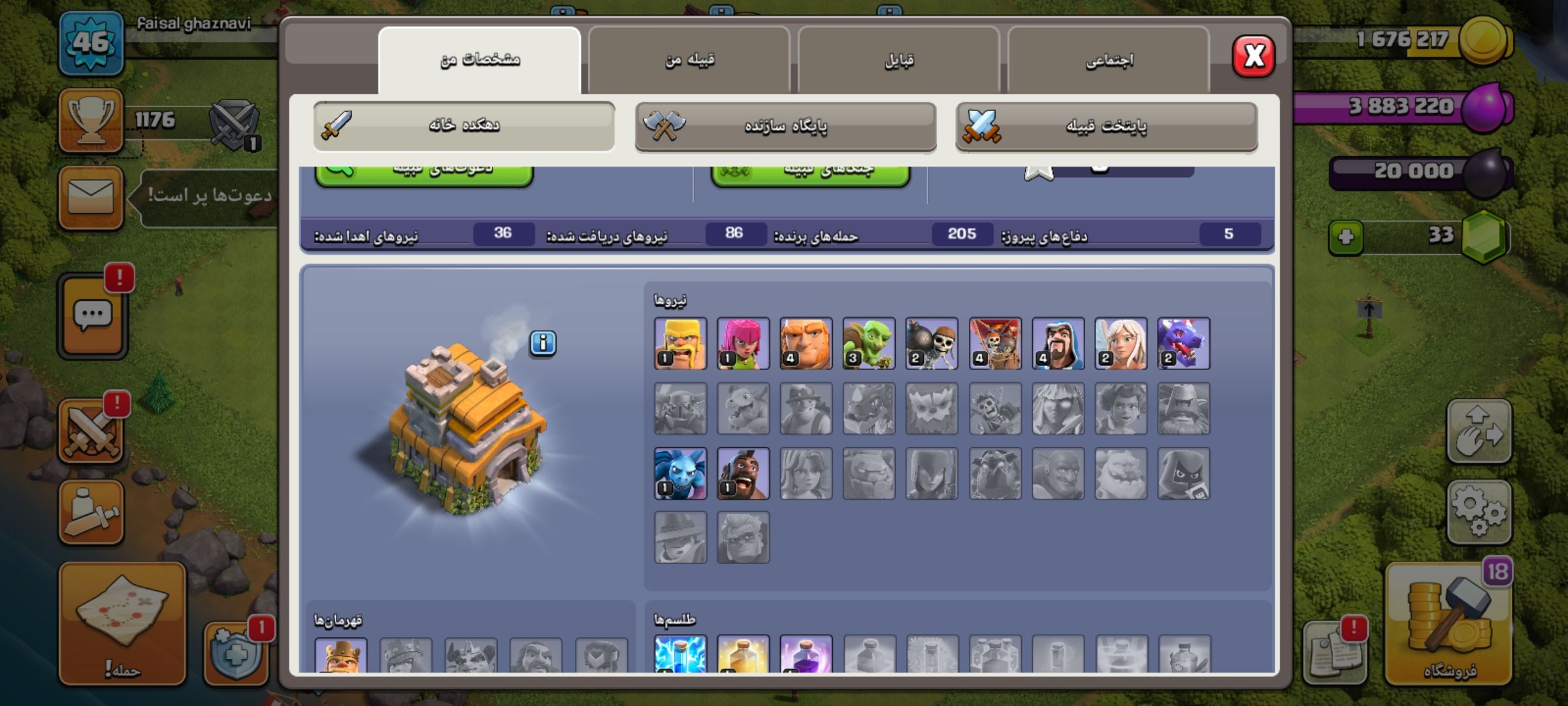Tap the Town Hall info button
This screenshot has width=1568, height=706.
click(x=543, y=343)
